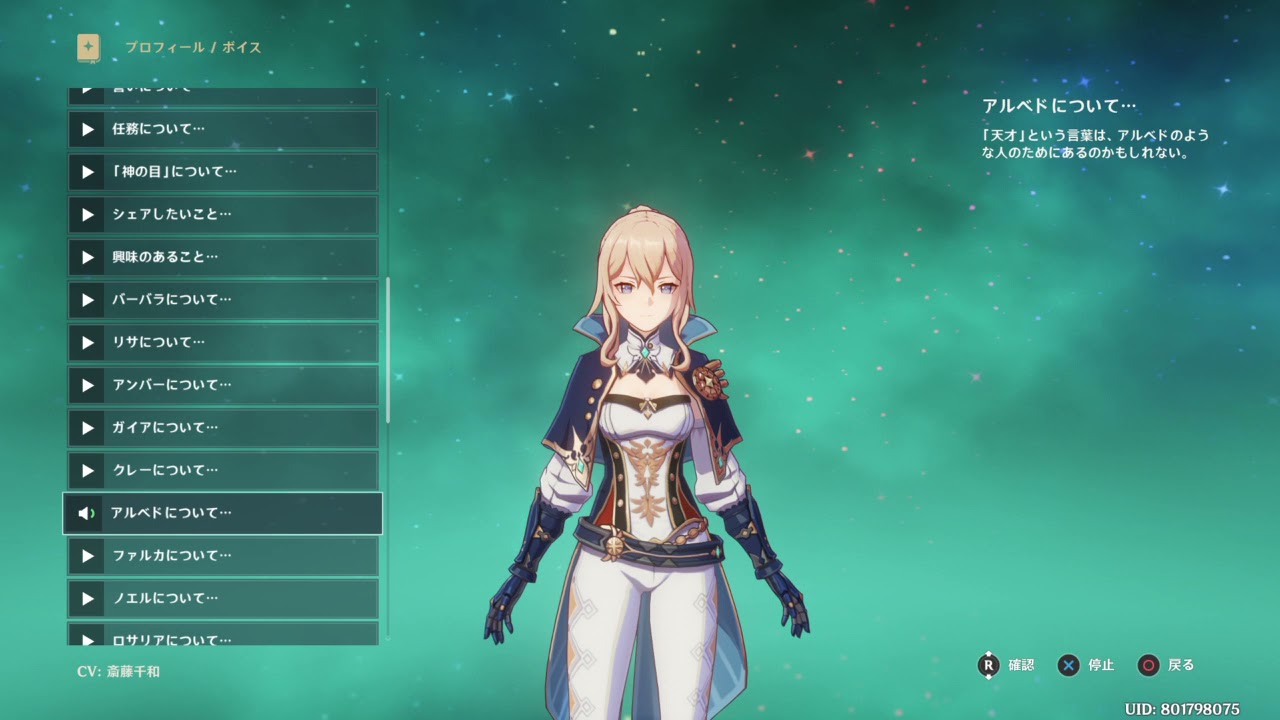Play the クレーについて voice line
Viewport: 1280px width, 720px height.
pyautogui.click(x=222, y=470)
